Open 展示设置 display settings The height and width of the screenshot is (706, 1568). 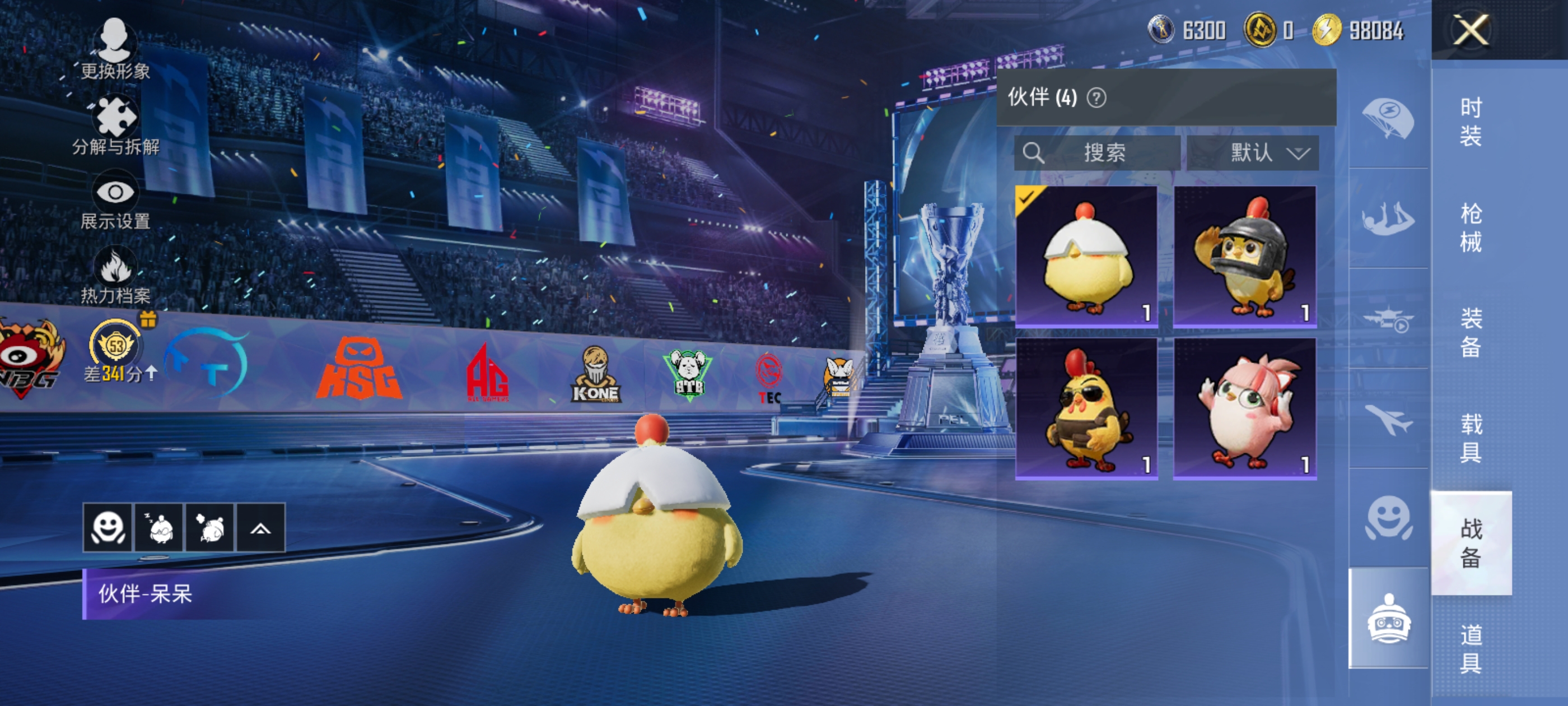(115, 202)
